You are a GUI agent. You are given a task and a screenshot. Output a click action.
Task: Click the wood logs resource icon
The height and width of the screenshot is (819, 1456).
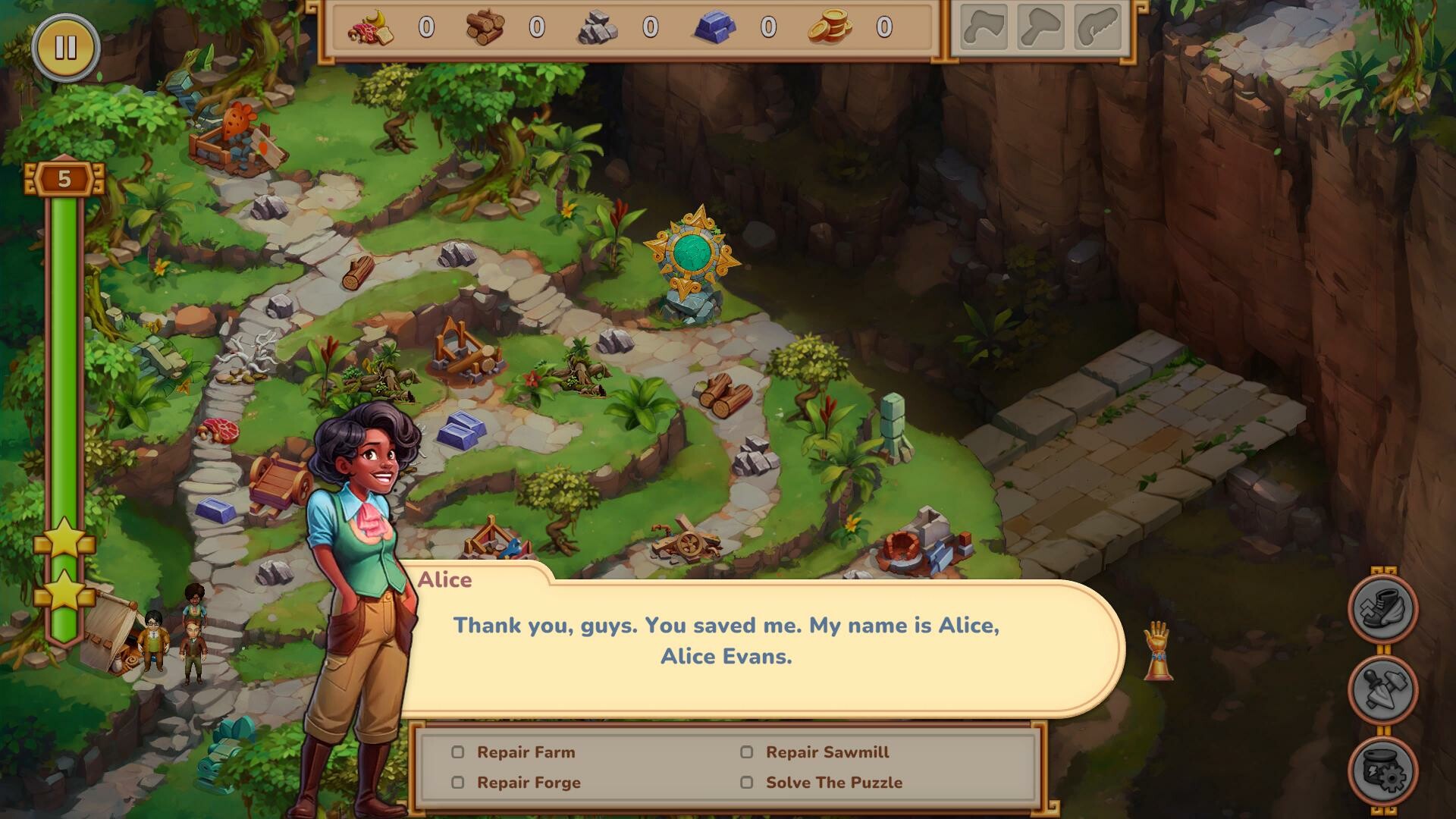pyautogui.click(x=486, y=29)
